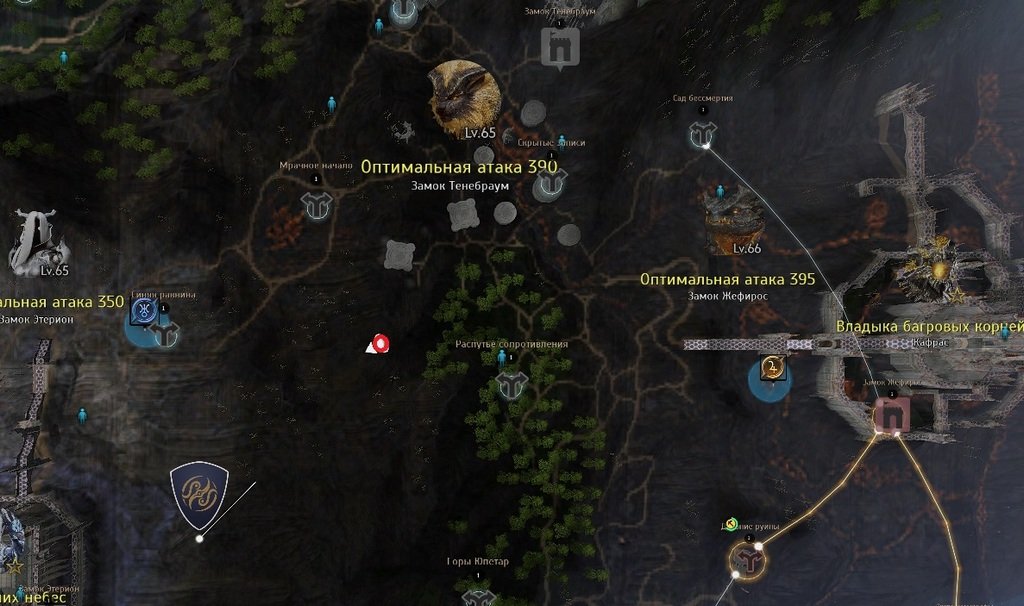This screenshot has width=1024, height=606.
Task: Select the red Замок Жефирос castle marker
Action: tap(889, 414)
